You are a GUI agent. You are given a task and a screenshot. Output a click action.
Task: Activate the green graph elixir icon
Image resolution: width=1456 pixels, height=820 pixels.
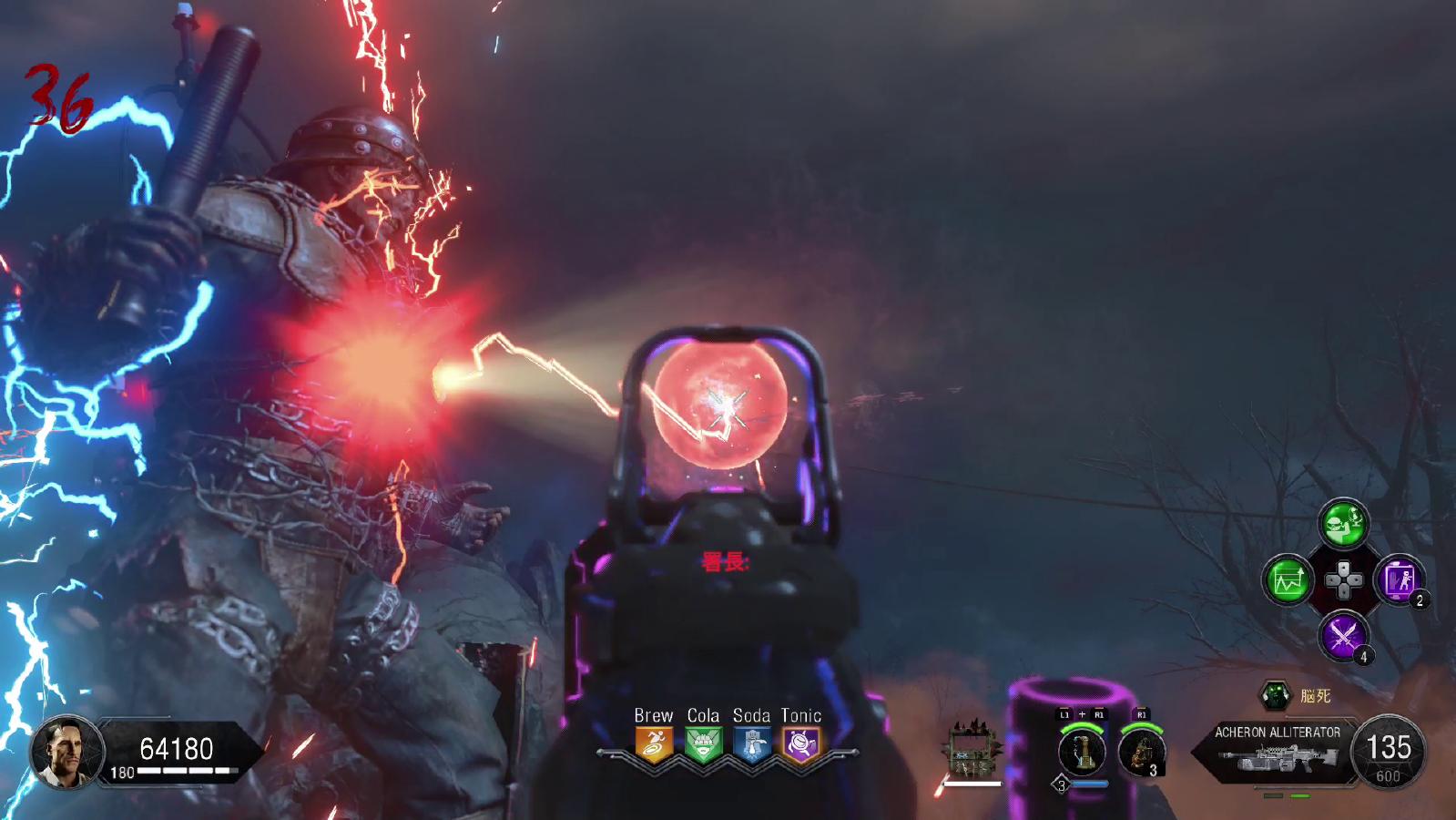click(x=1288, y=579)
